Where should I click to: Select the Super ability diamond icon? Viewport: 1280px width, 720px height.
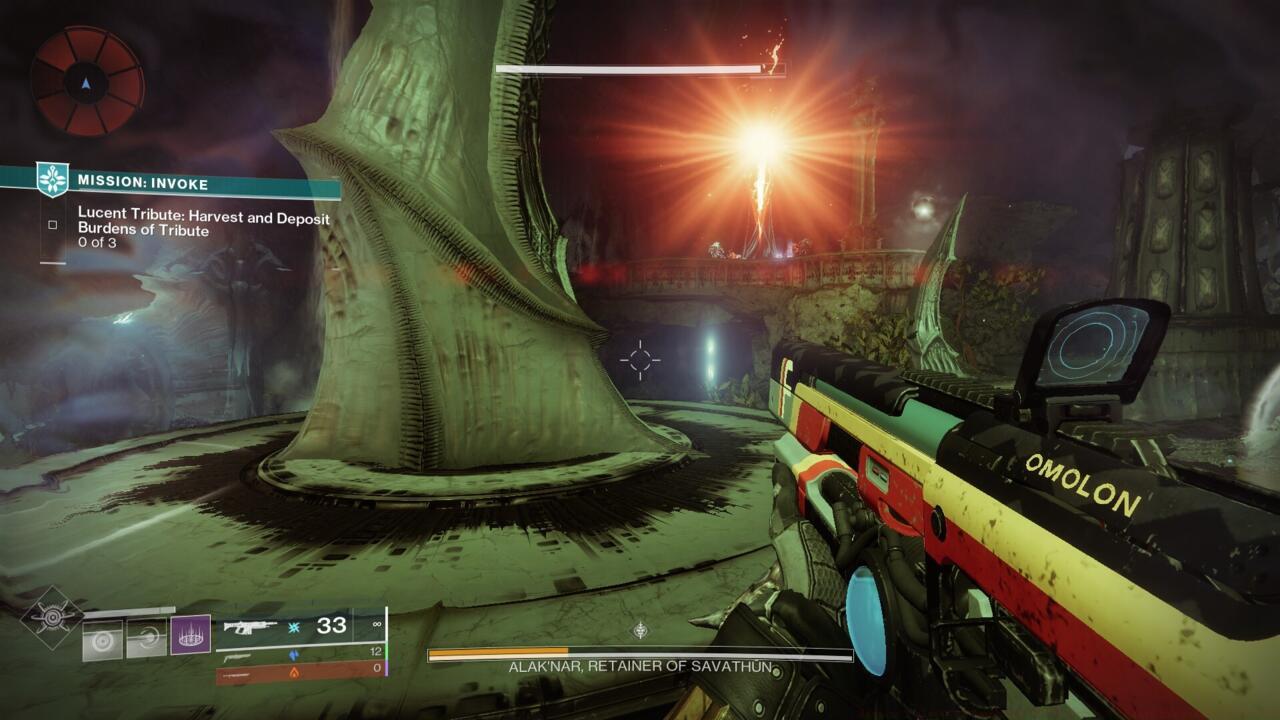pos(51,616)
